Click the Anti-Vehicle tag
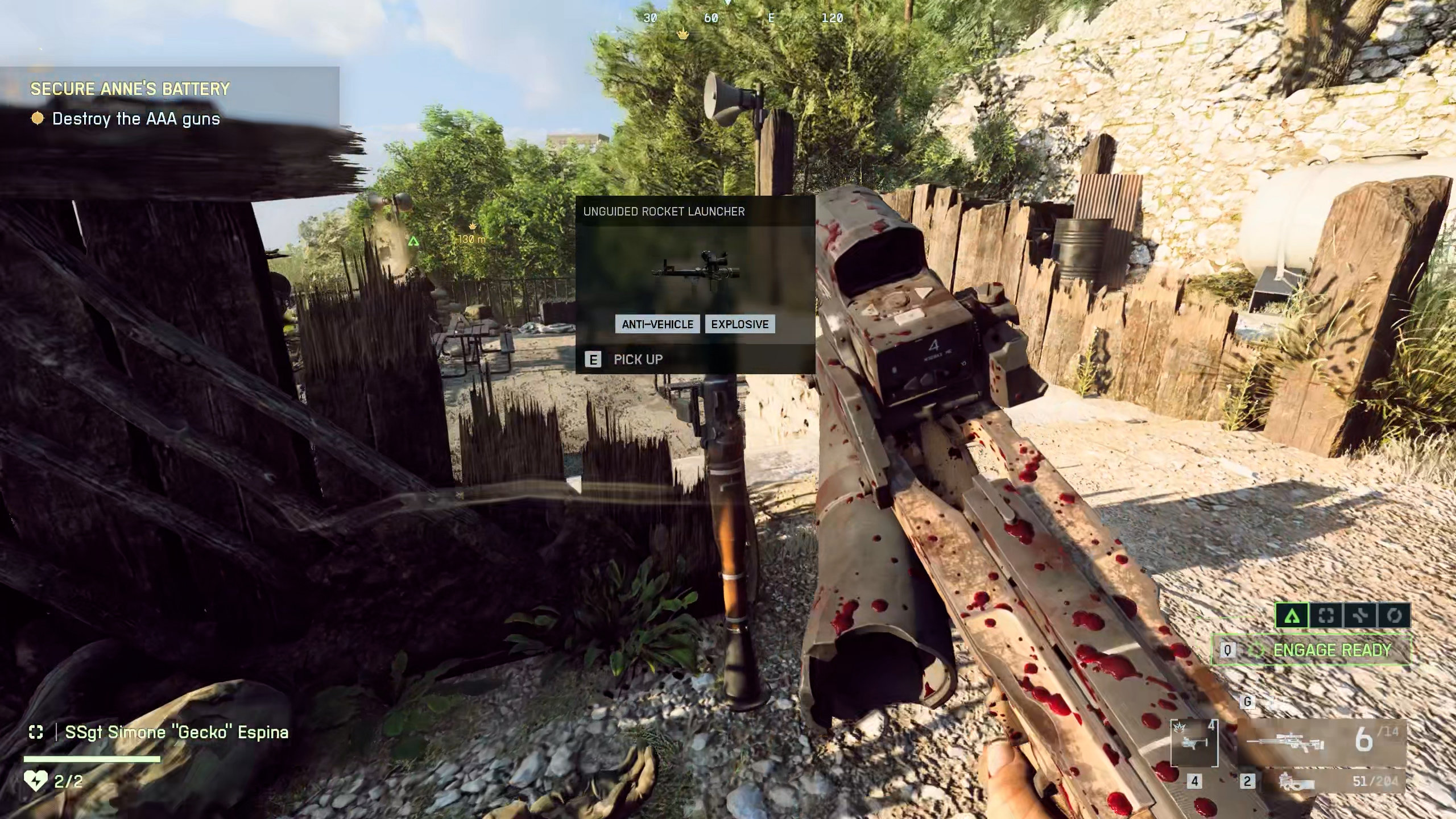1456x819 pixels. (657, 324)
